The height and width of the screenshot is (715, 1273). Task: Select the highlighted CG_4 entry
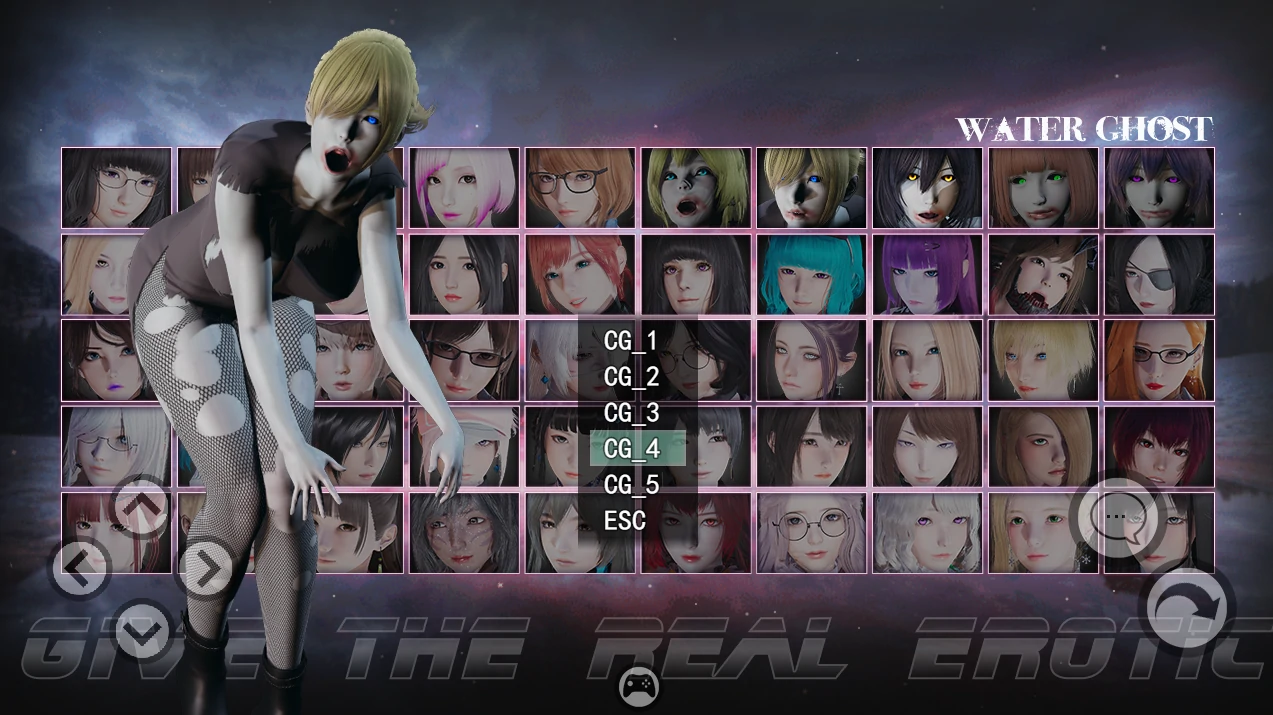coord(637,449)
